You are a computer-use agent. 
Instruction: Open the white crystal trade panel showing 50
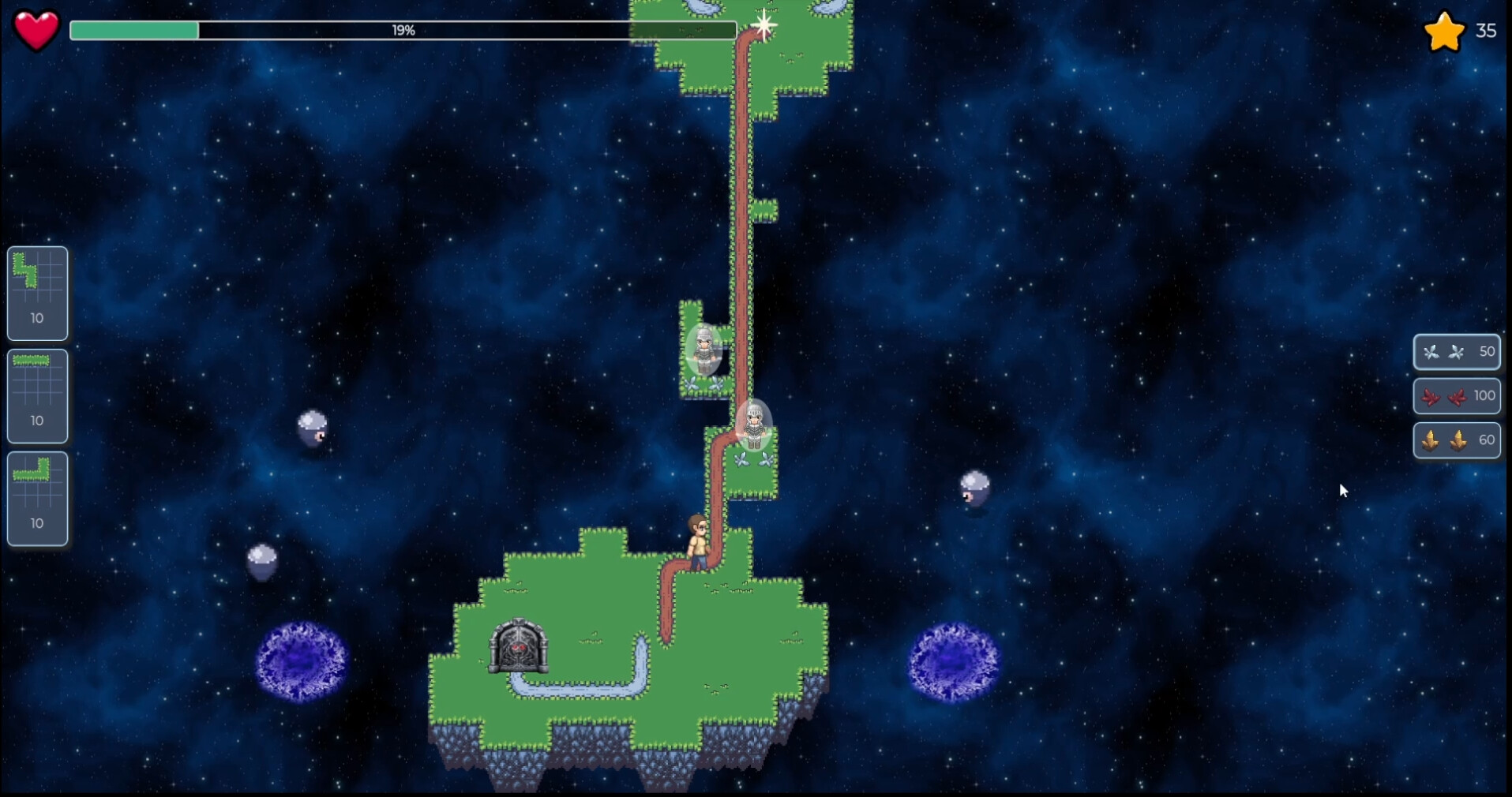(1457, 353)
